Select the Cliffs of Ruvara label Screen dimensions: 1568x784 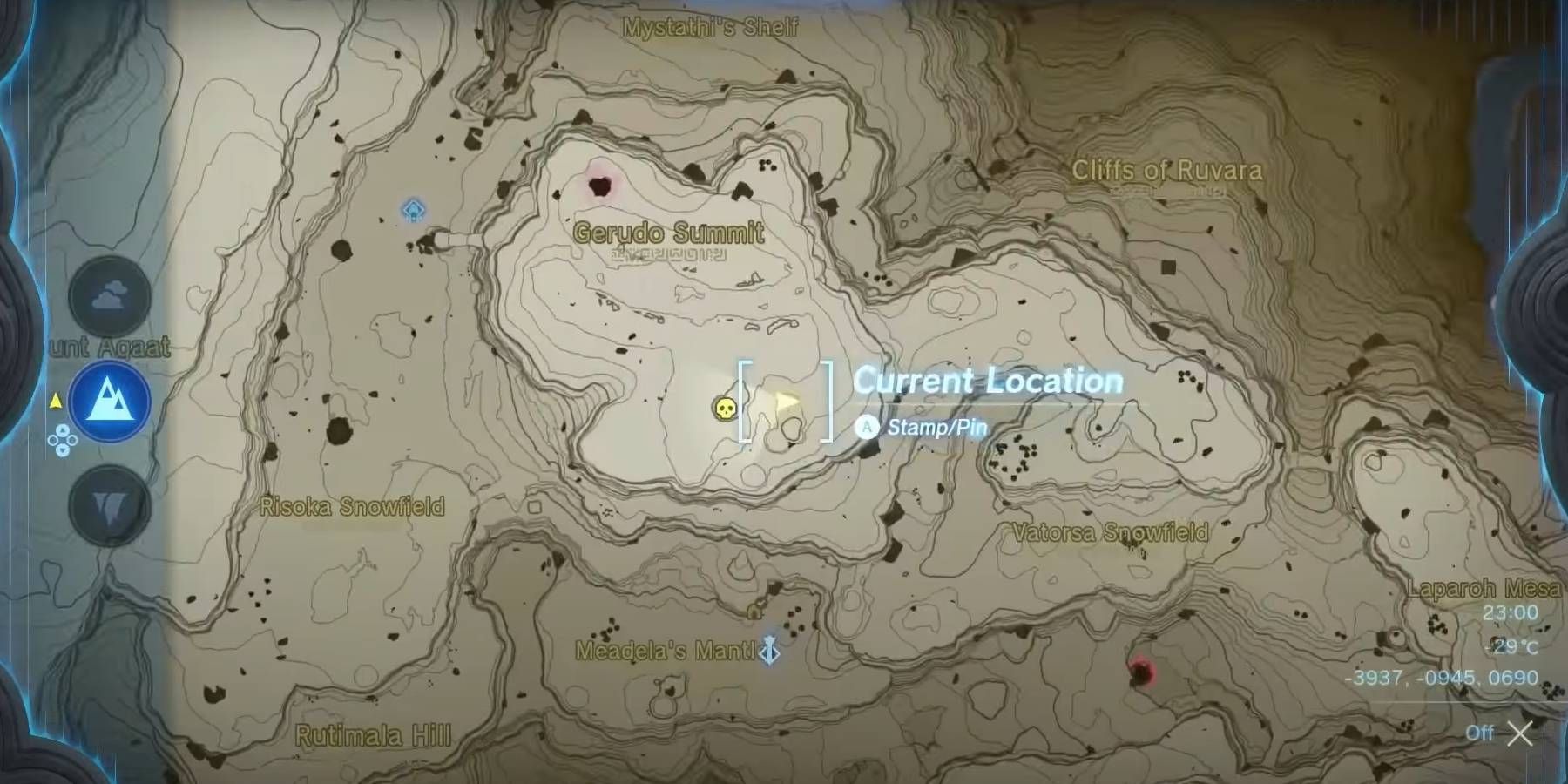point(1167,171)
